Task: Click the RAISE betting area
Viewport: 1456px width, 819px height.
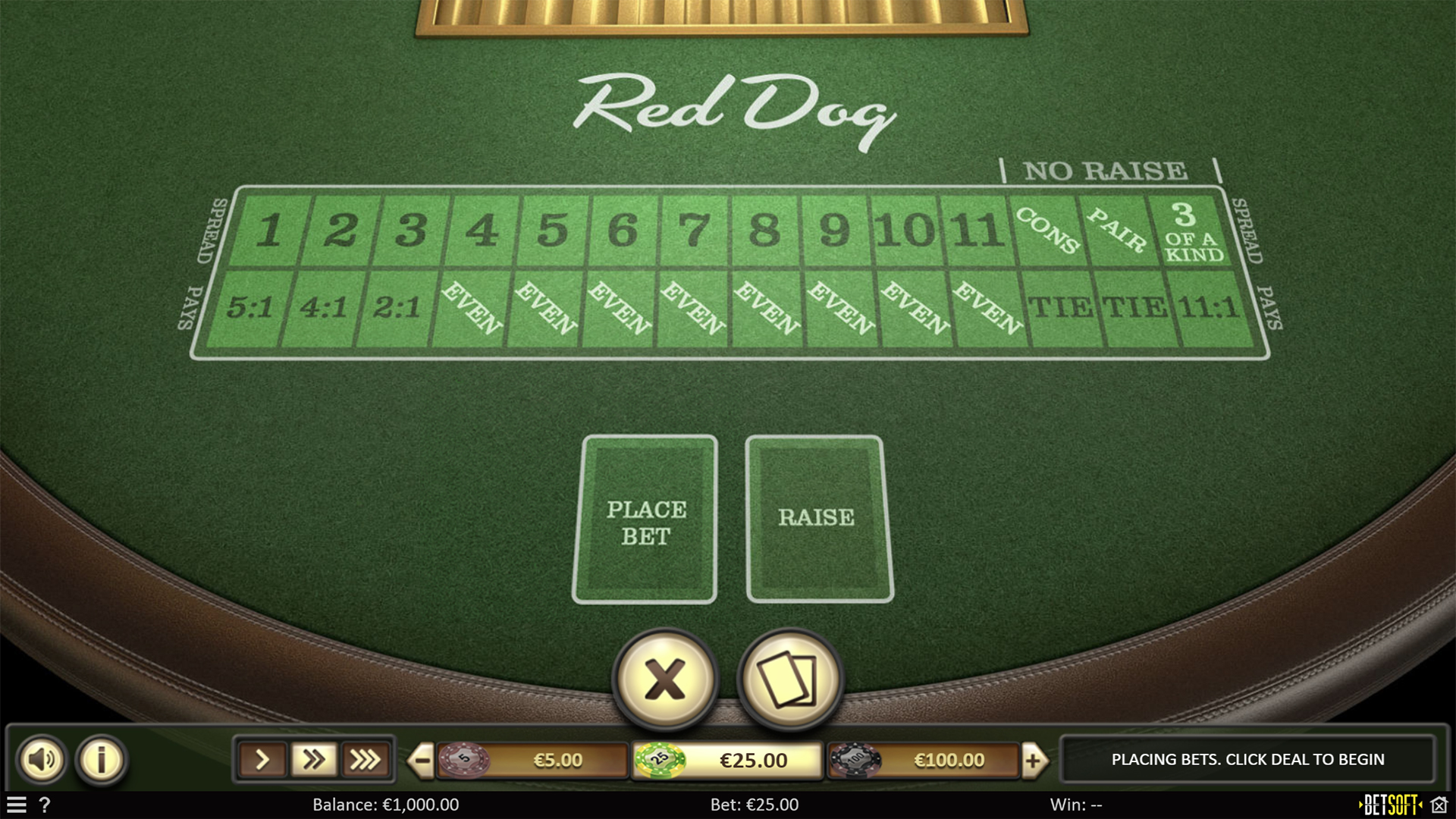Action: pyautogui.click(x=817, y=519)
